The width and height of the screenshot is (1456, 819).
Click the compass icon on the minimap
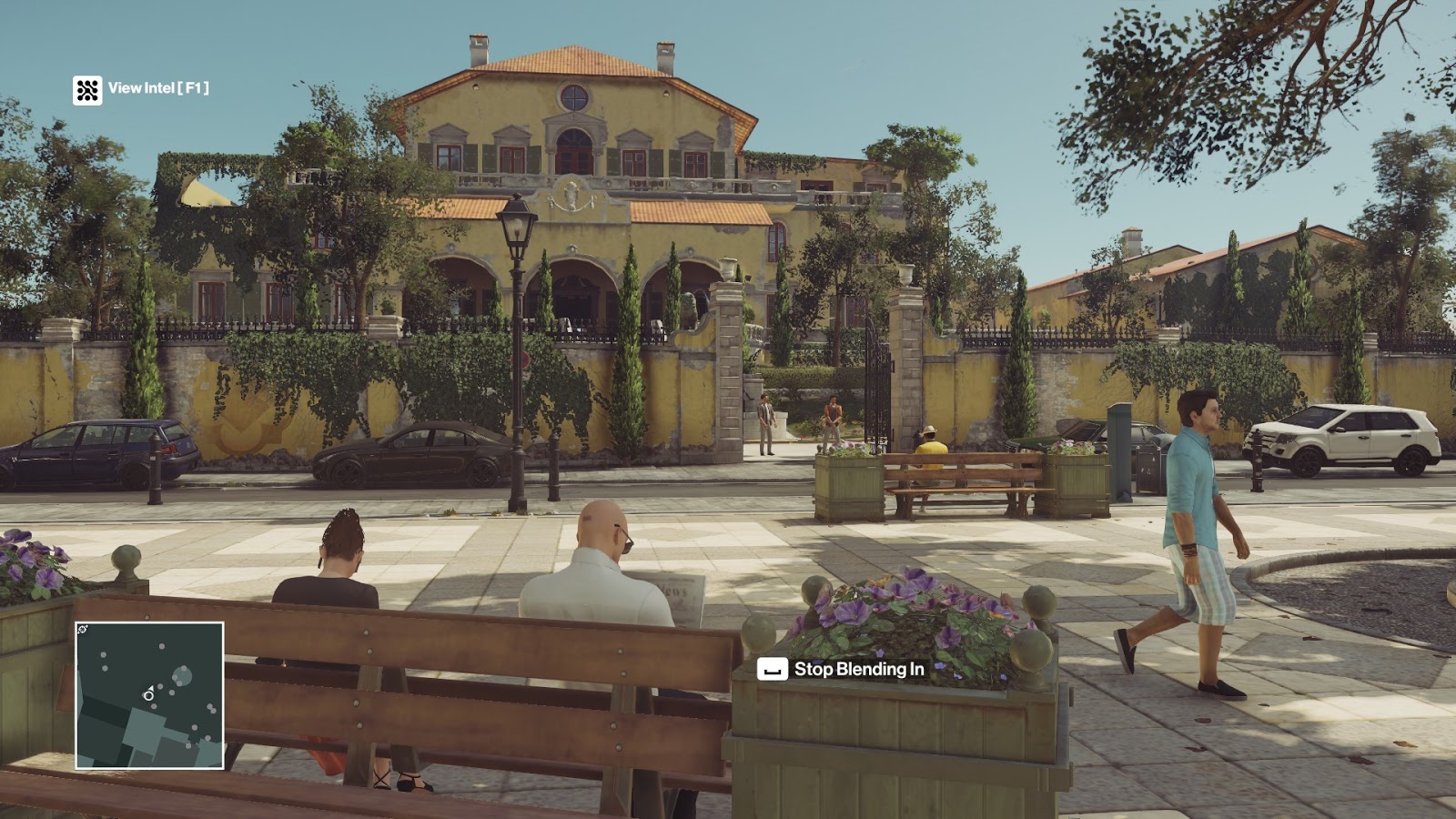[81, 629]
